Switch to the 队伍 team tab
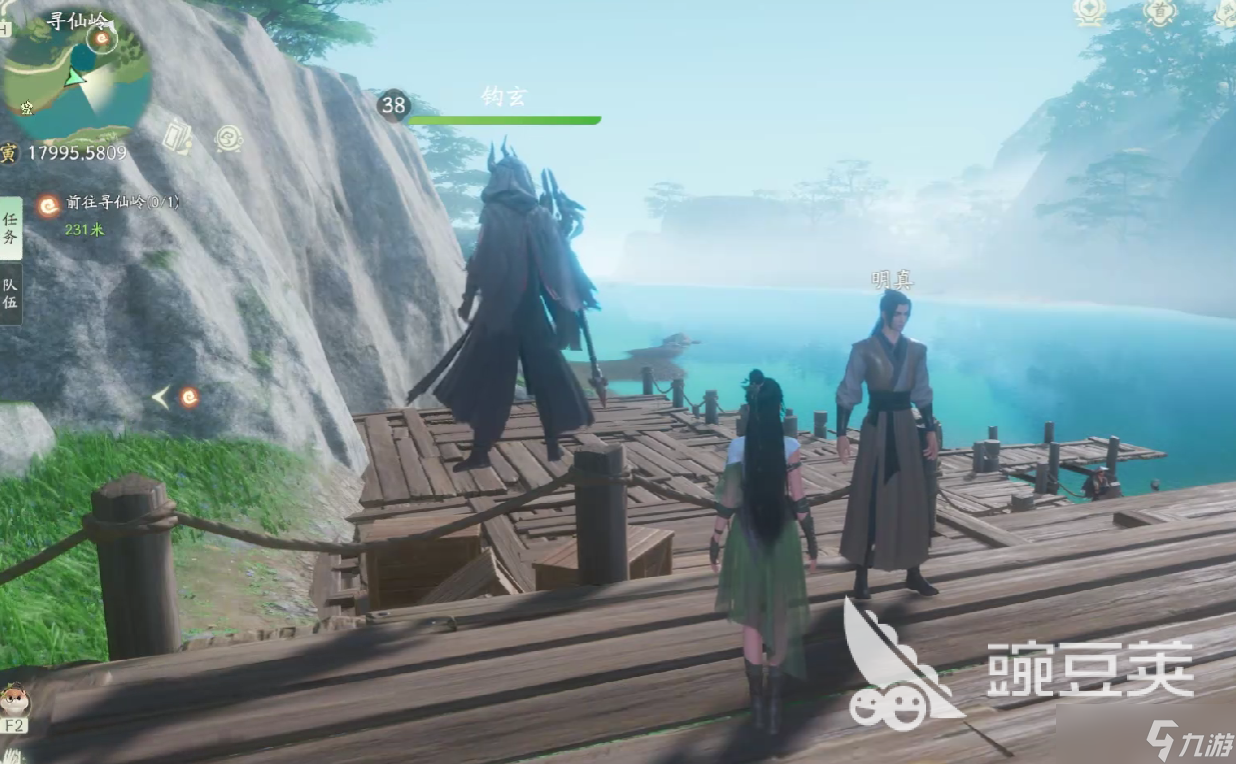The width and height of the screenshot is (1236, 764). 10,294
